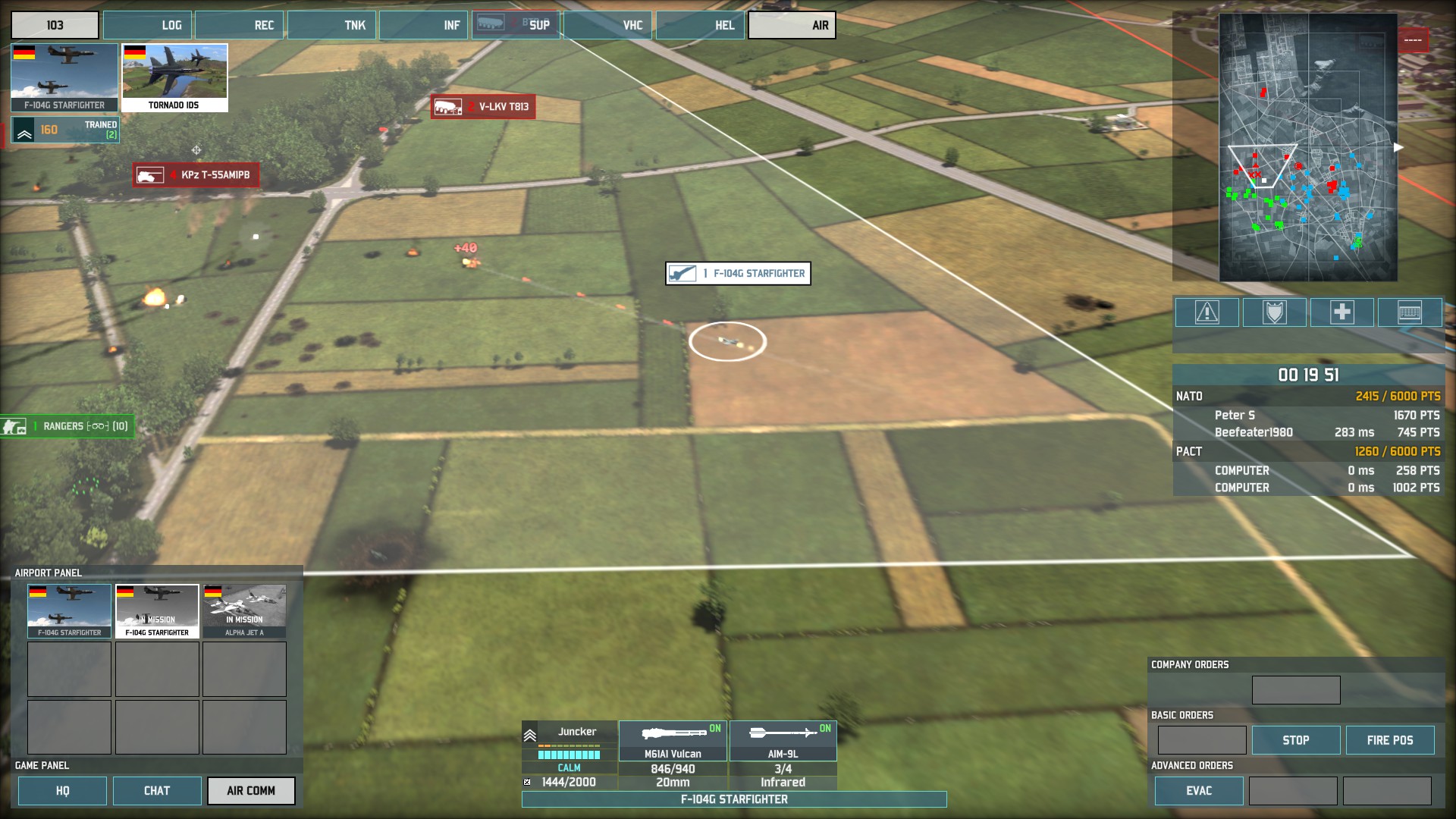Open the HQ game panel
Viewport: 1456px width, 819px height.
(x=62, y=791)
